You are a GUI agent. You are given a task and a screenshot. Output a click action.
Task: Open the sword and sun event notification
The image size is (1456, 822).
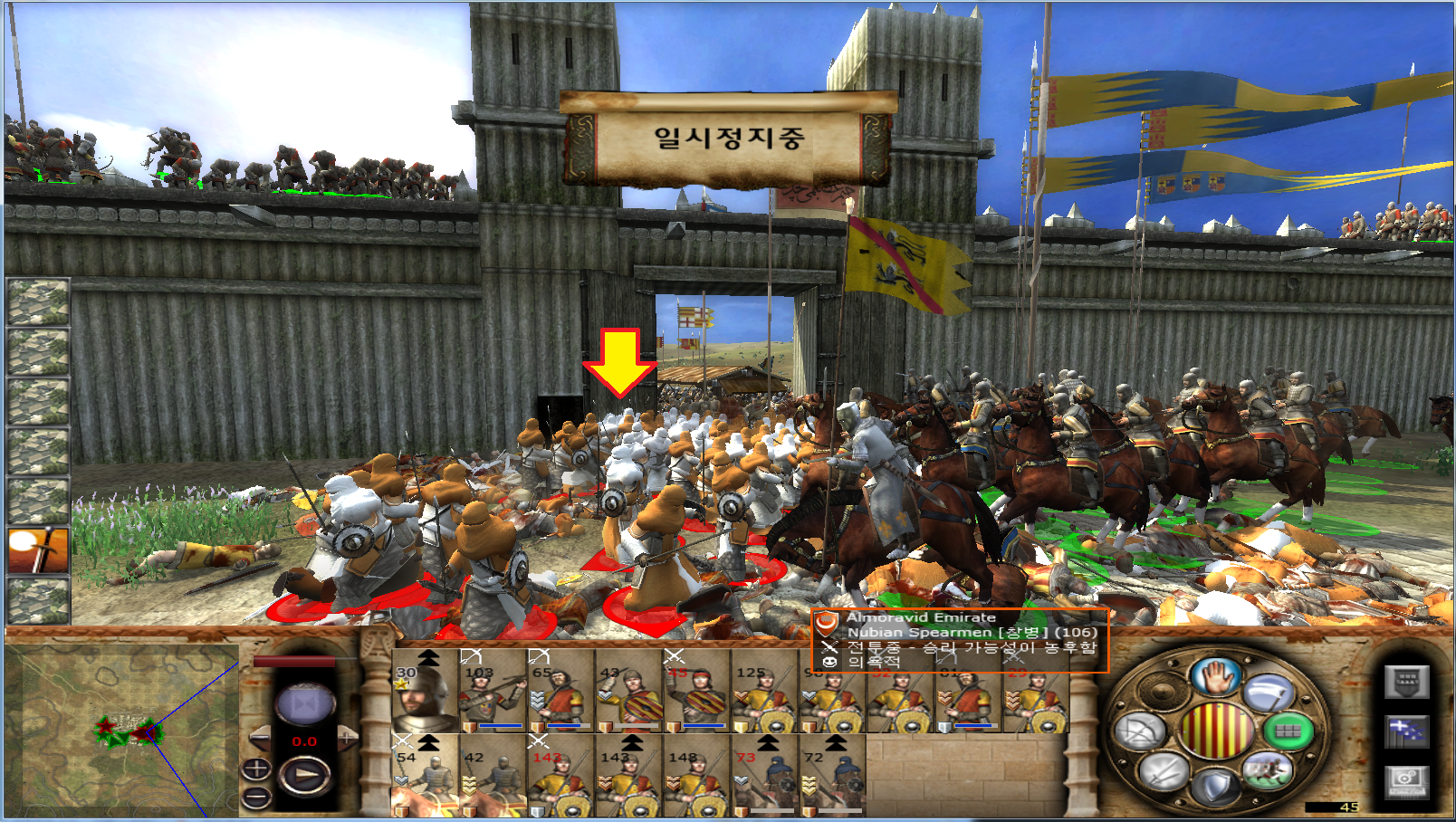point(38,551)
